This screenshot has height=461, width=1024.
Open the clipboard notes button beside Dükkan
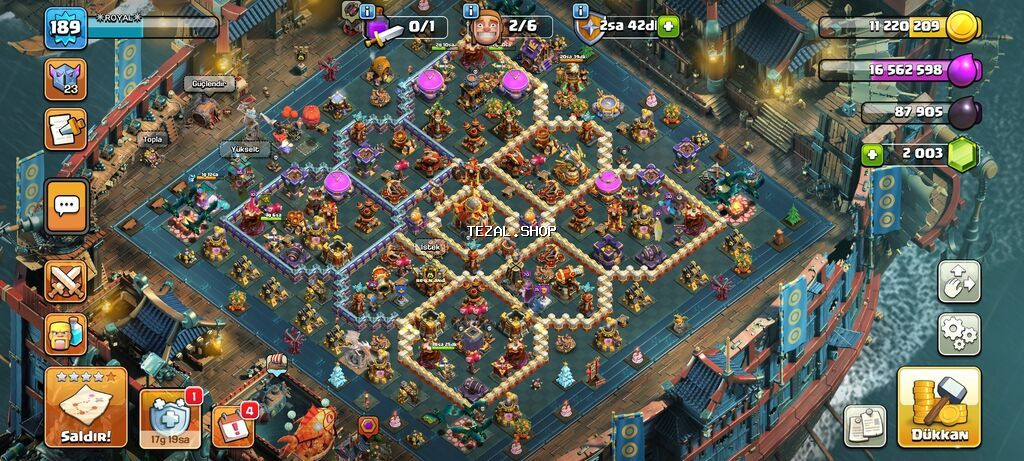click(865, 425)
